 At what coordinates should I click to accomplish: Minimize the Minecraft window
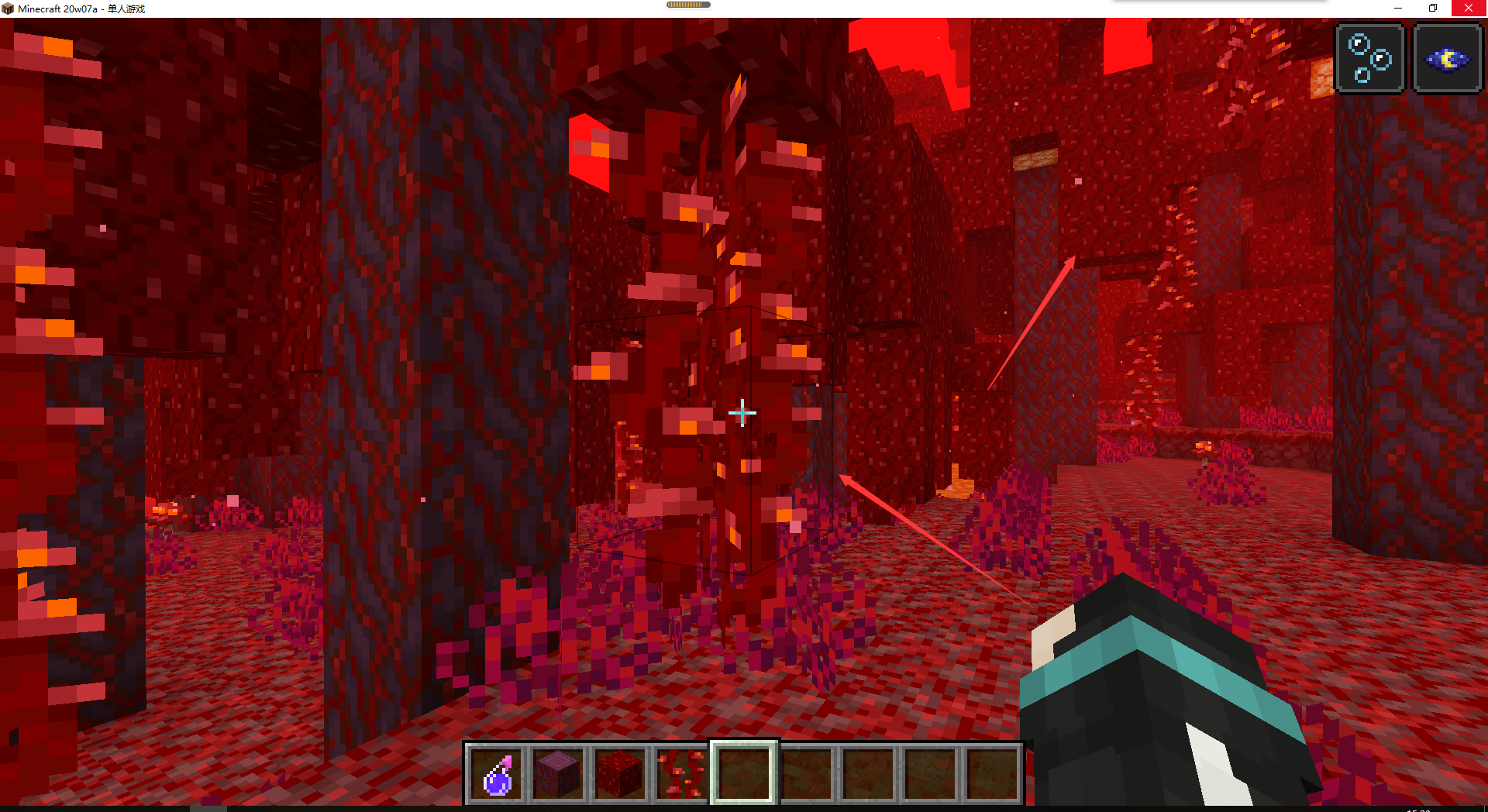pos(1398,9)
